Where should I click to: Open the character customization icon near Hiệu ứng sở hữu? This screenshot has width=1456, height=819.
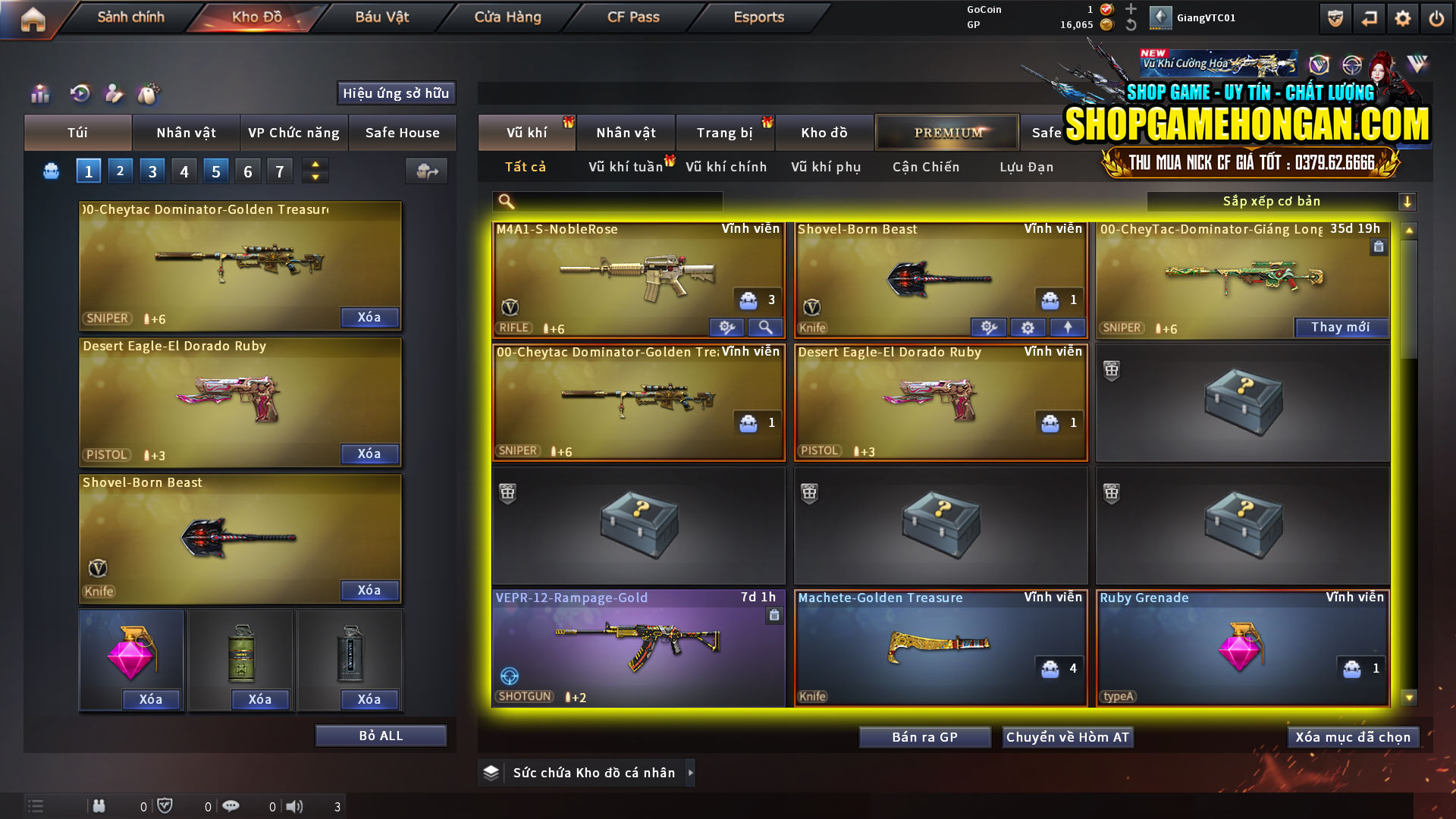[x=114, y=93]
